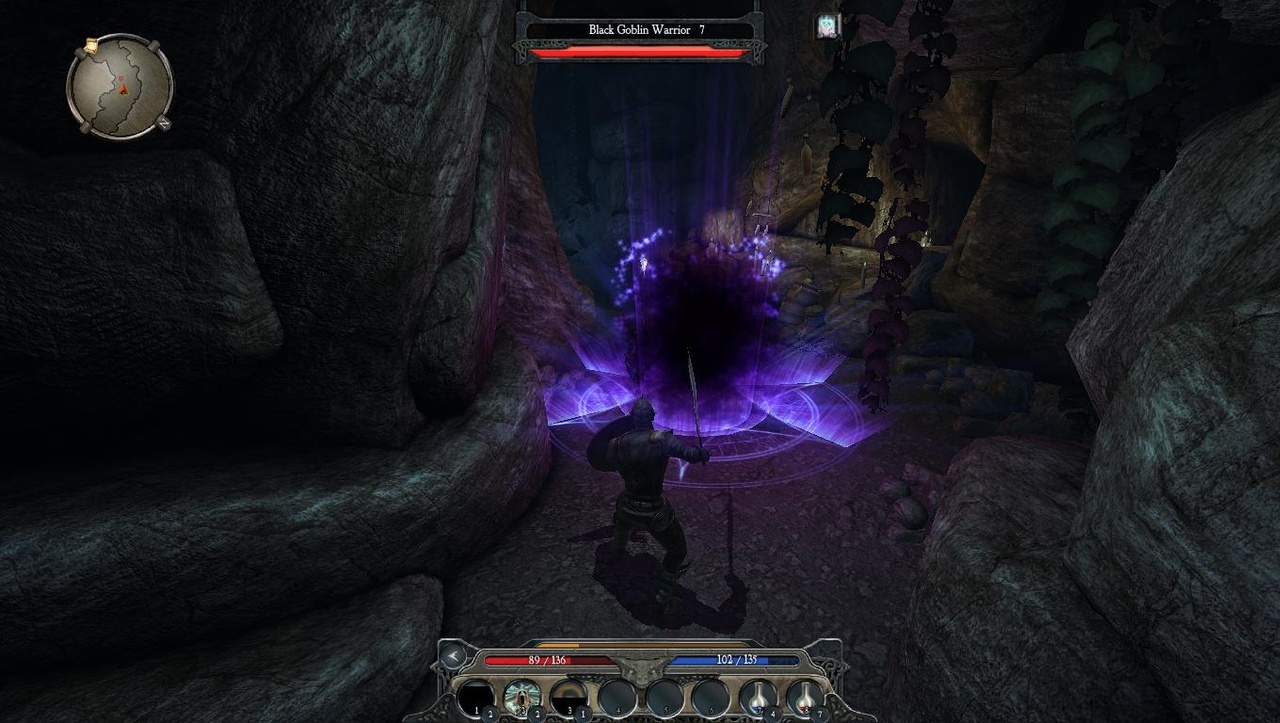
Task: Use the red health potion in slot 8
Action: tap(805, 696)
